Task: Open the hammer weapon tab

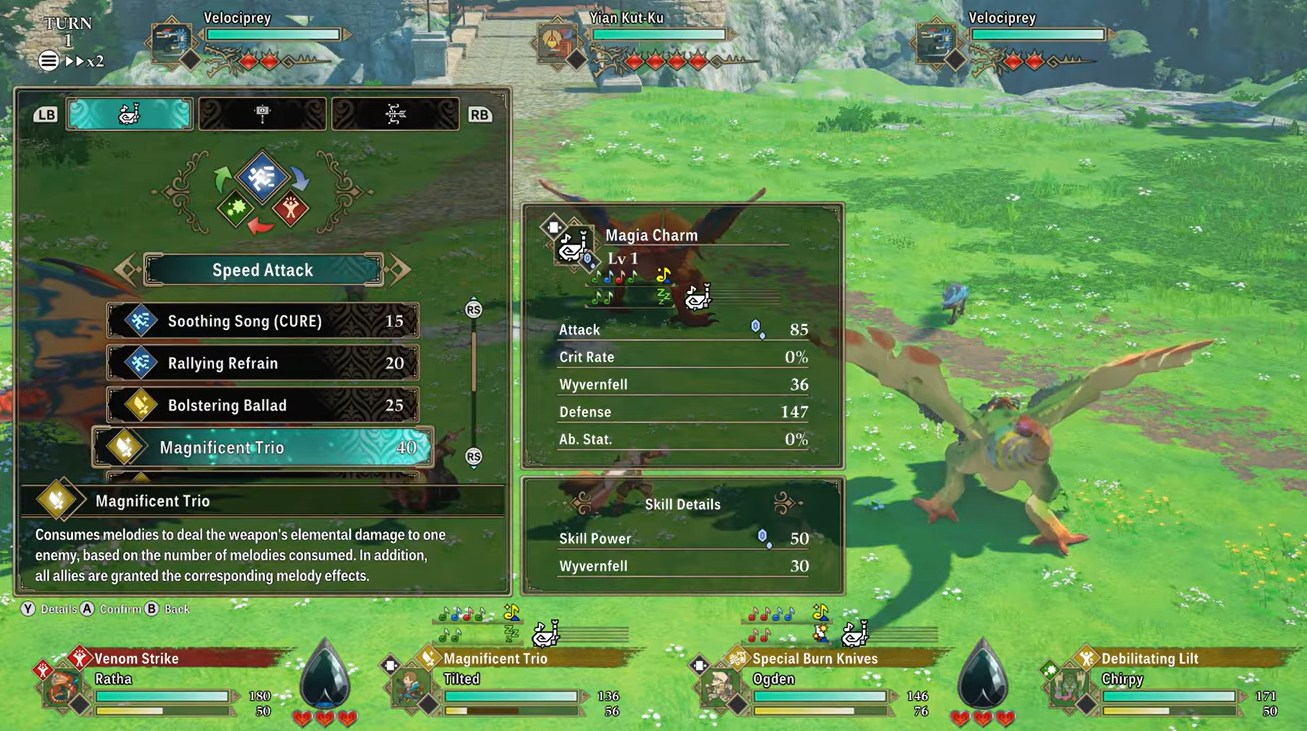Action: click(262, 114)
